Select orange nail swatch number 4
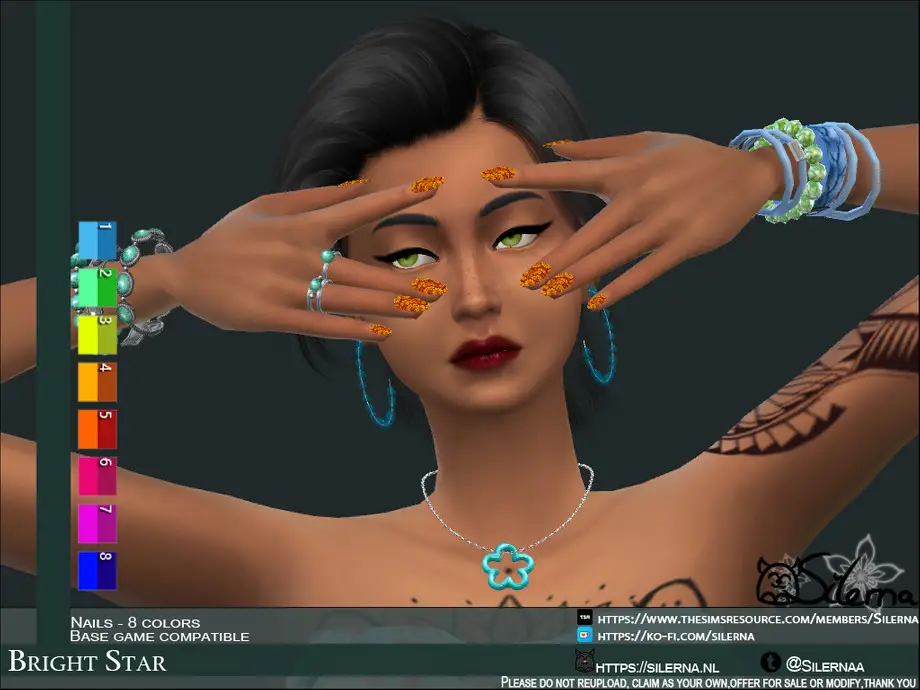Screen dimensions: 920x690 (97, 381)
